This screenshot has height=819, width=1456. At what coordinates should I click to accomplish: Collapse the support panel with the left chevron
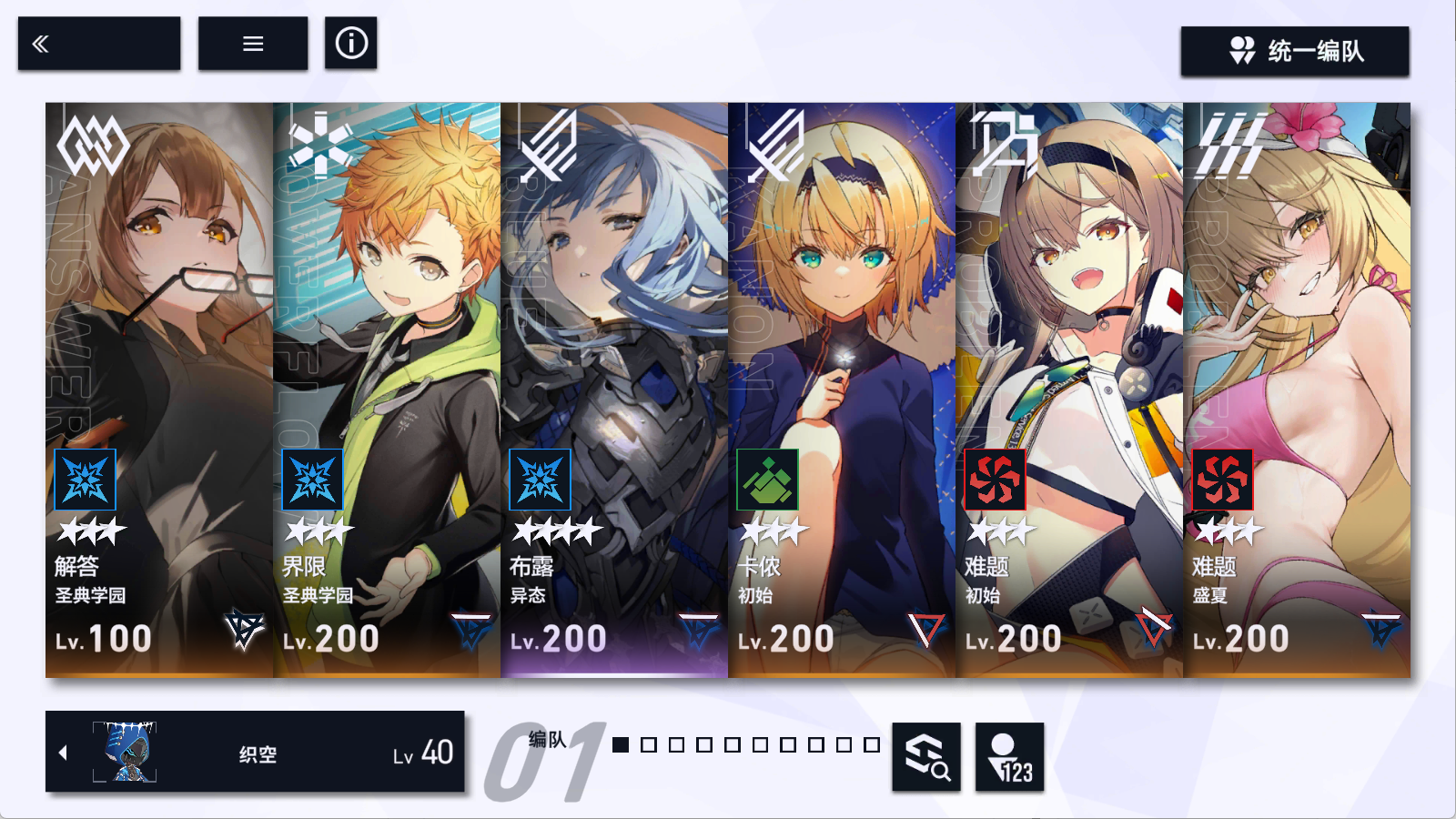63,752
